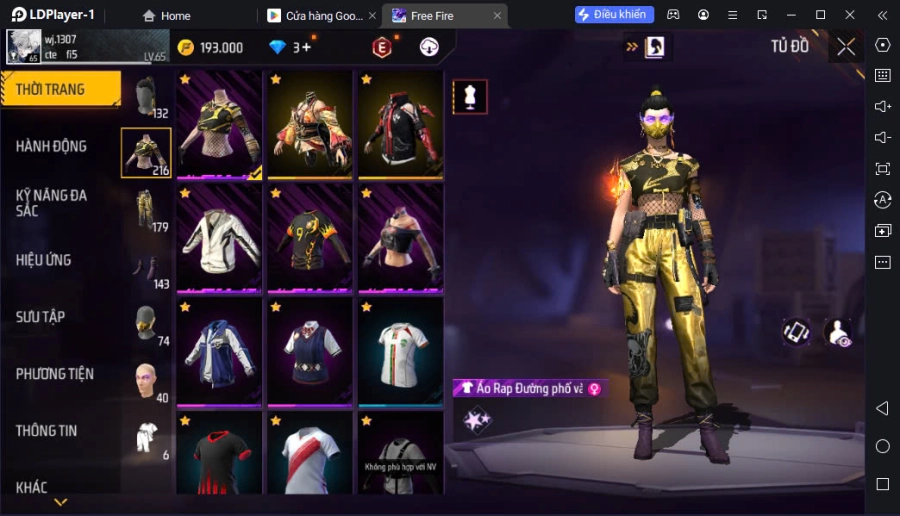The image size is (900, 516).
Task: Click the hide character view eye icon
Action: tap(838, 333)
